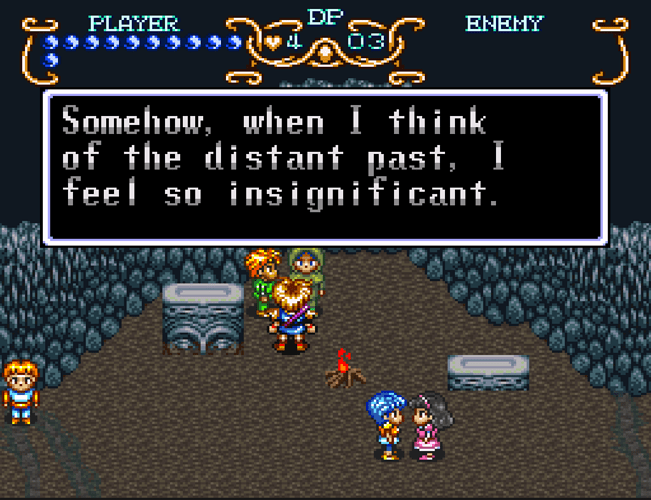Advance the dialogue text box
The width and height of the screenshot is (651, 500).
[325, 167]
